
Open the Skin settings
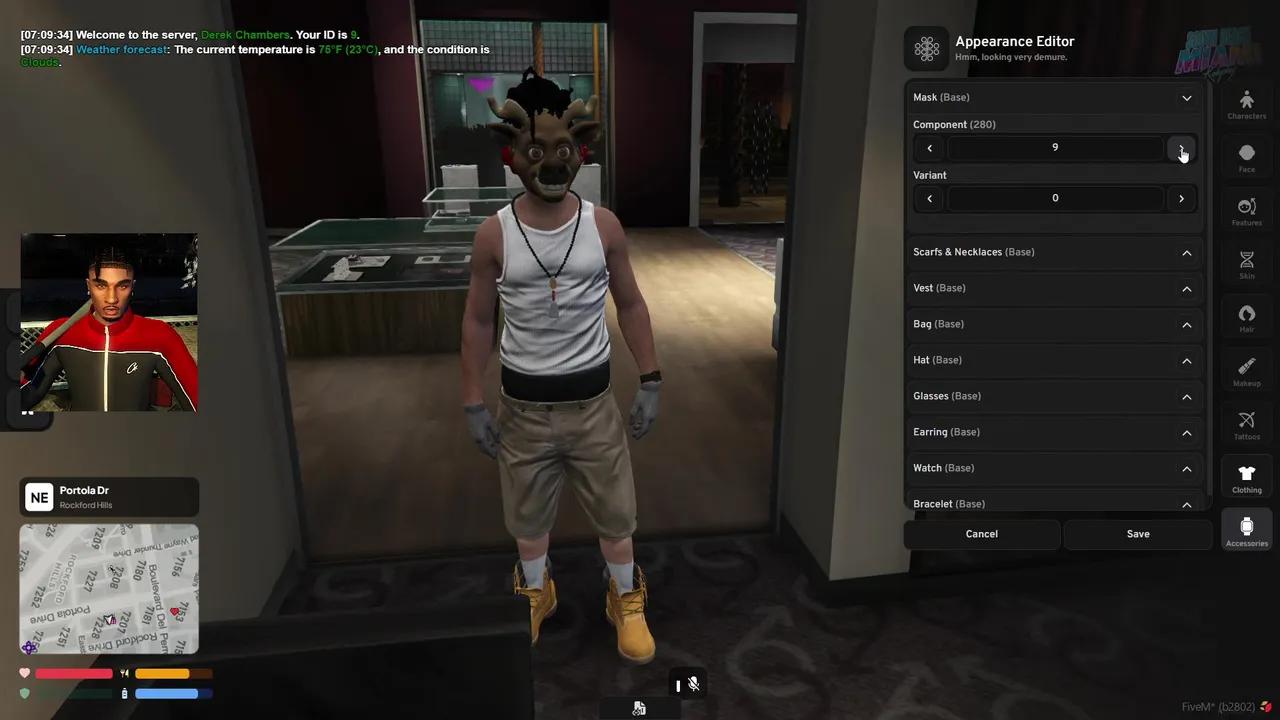1246,265
